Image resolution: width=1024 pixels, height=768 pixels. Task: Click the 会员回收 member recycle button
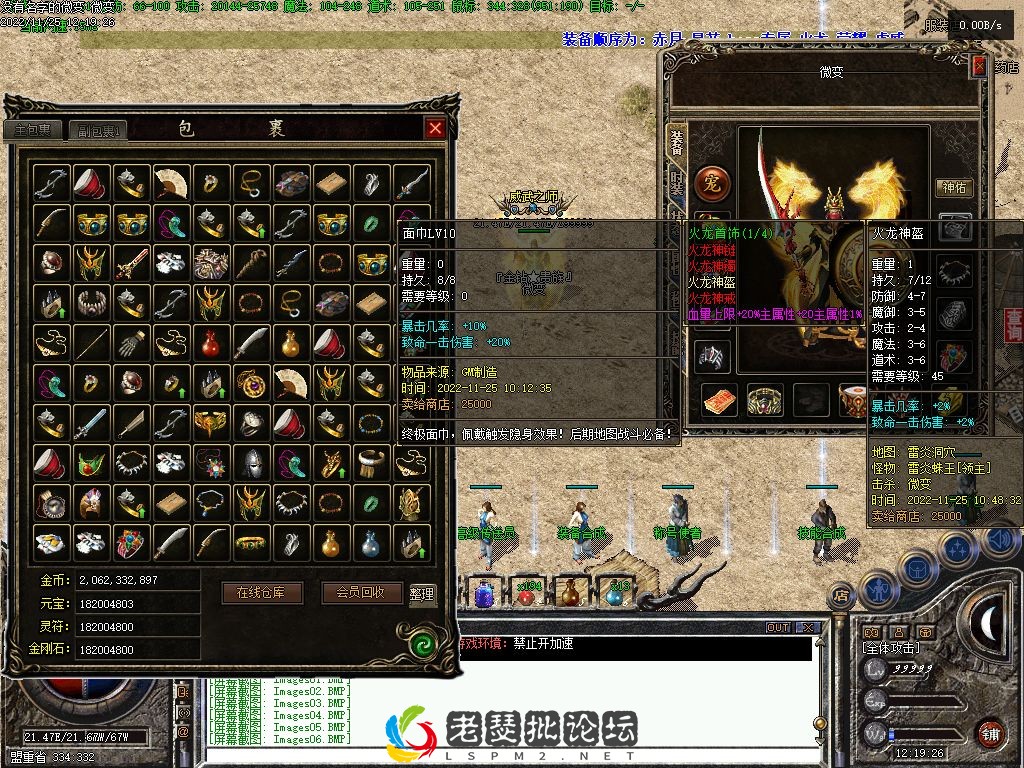(x=362, y=592)
